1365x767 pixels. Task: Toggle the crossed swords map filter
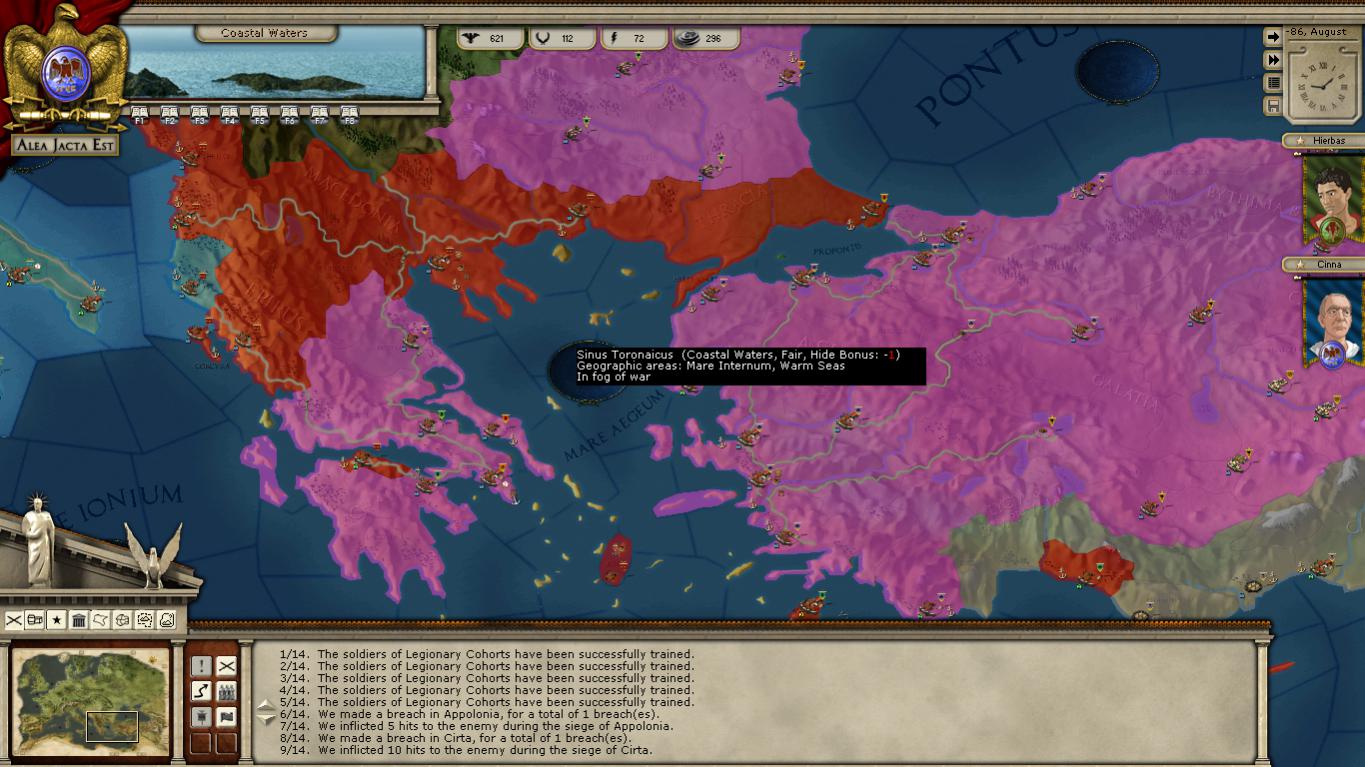pos(14,621)
